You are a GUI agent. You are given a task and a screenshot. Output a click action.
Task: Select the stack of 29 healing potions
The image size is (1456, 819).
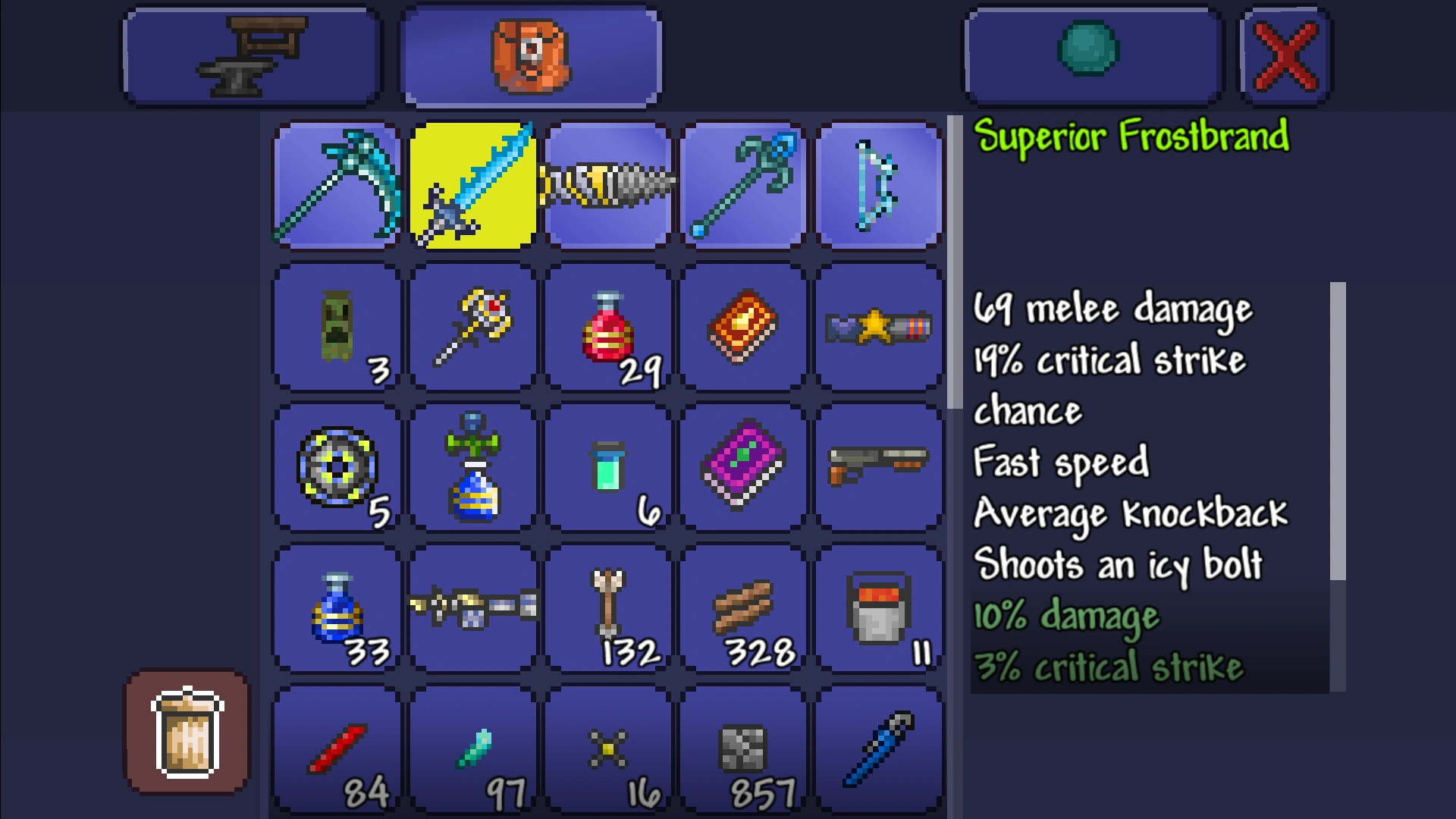(607, 326)
